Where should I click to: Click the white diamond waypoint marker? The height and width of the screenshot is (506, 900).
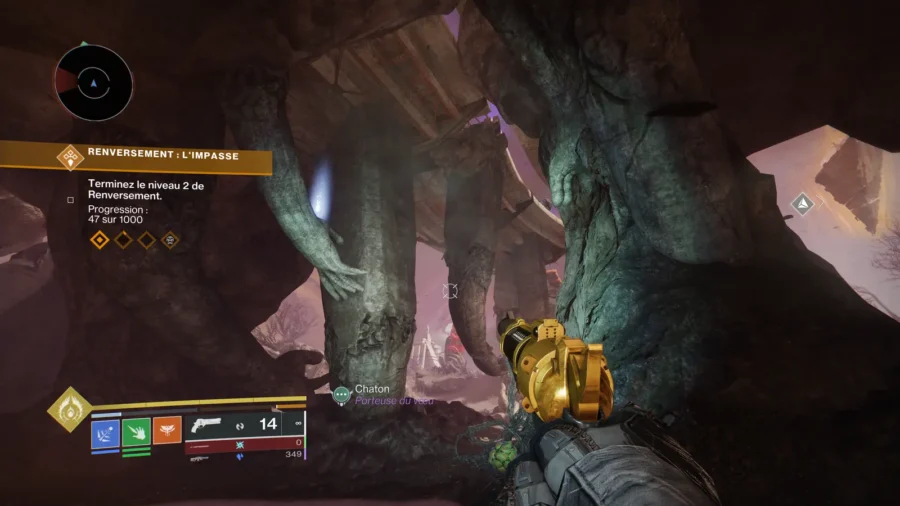[802, 204]
